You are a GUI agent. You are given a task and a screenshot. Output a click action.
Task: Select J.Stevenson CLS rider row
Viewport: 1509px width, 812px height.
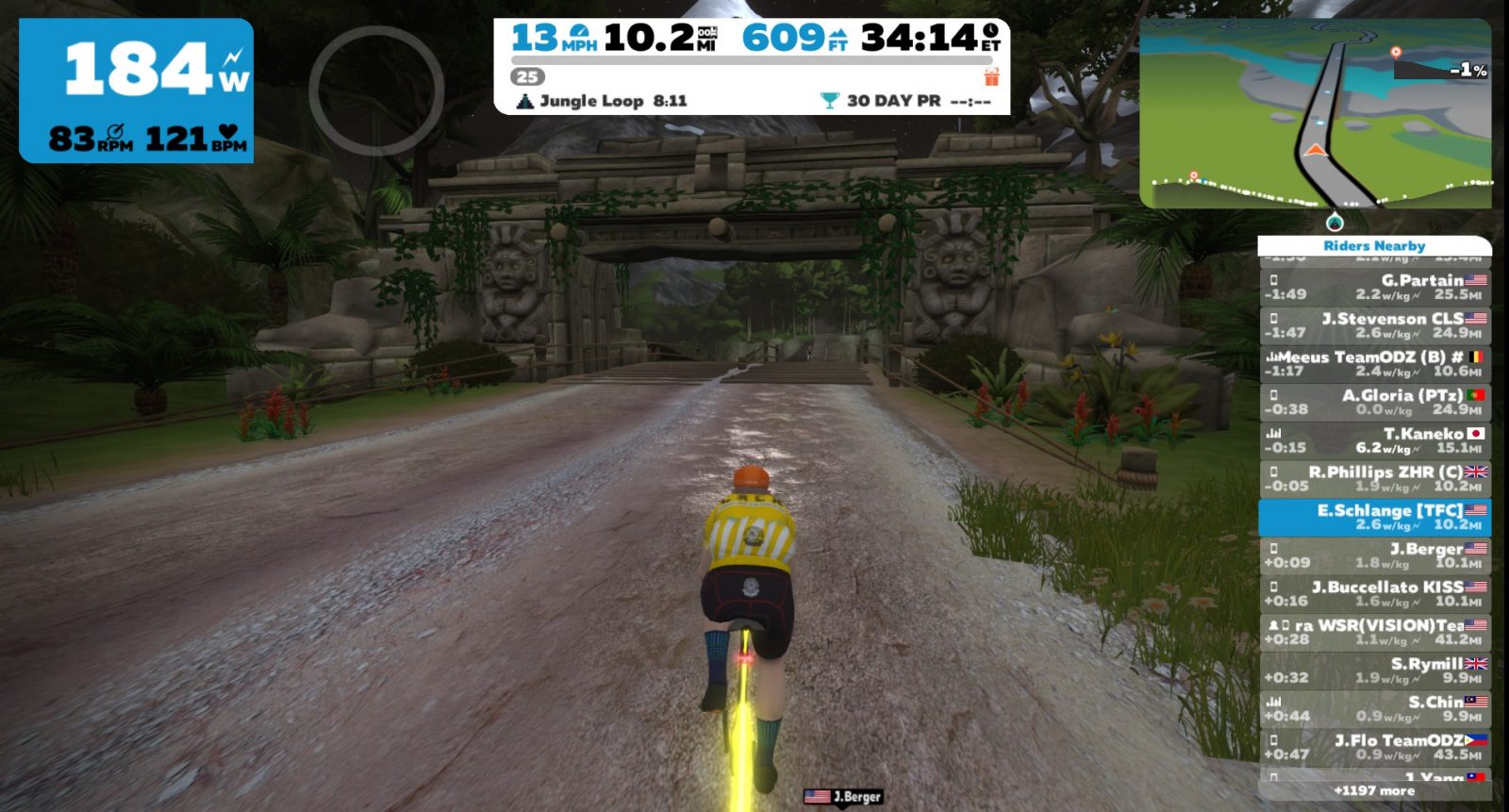(1374, 325)
